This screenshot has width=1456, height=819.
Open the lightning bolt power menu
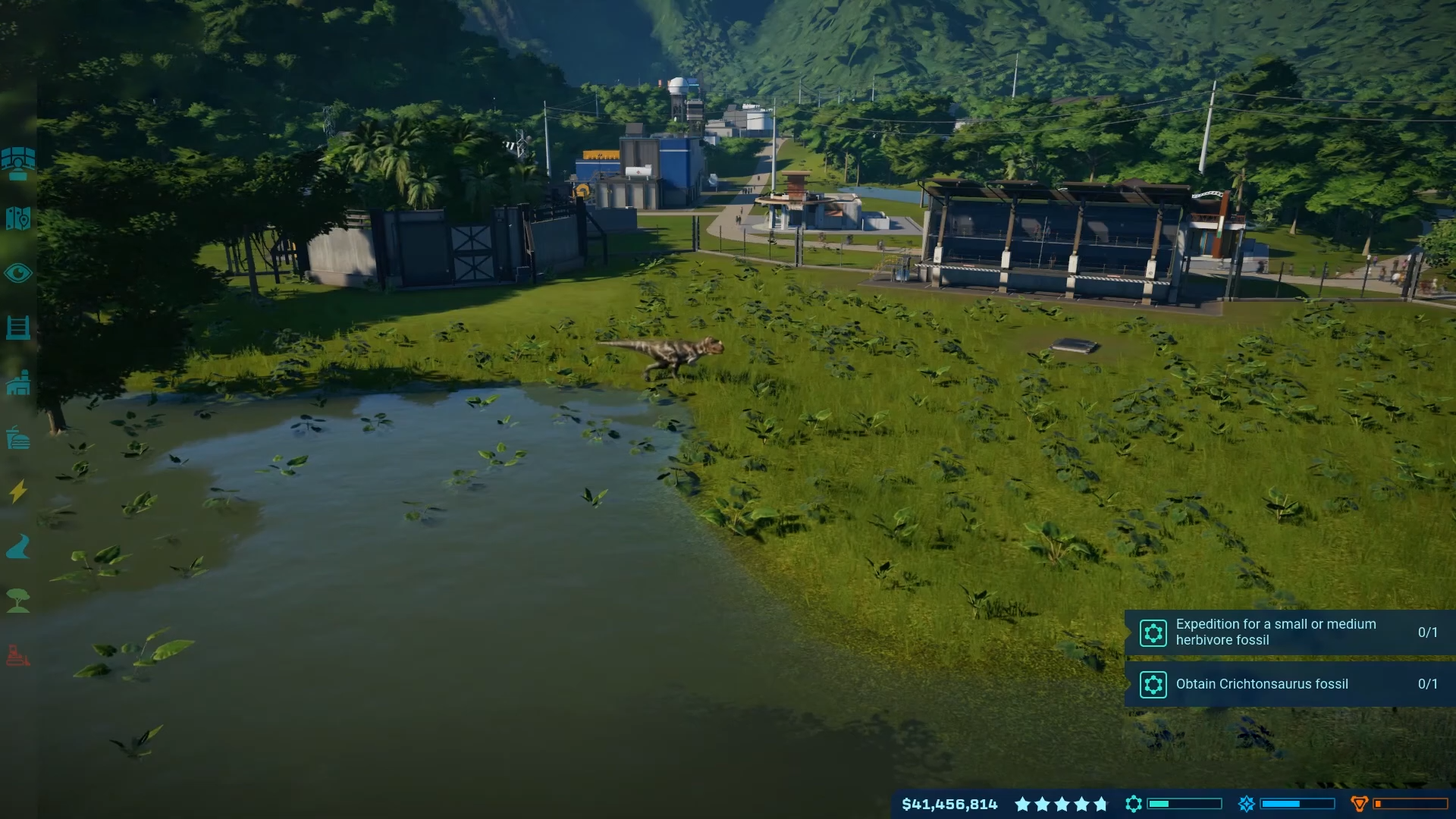click(18, 491)
